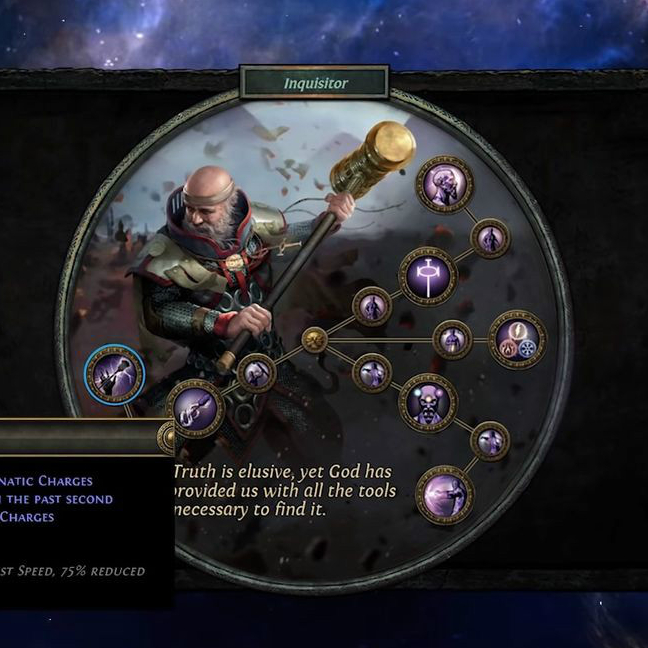Pick the bearded face with orbs node
This screenshot has height=648, width=648.
[428, 403]
